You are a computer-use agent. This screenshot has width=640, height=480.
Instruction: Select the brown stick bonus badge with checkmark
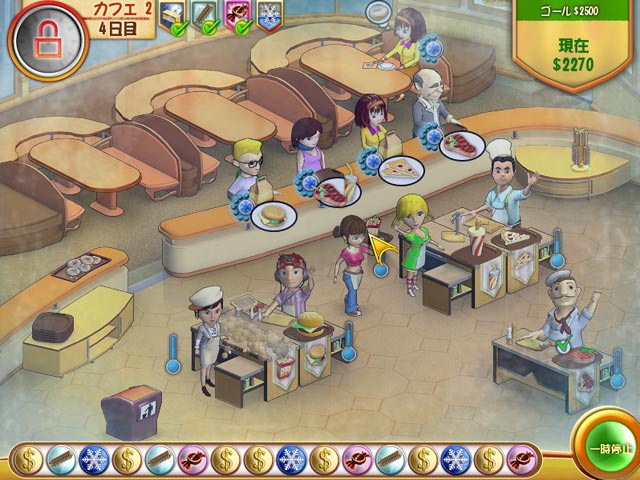tap(208, 14)
